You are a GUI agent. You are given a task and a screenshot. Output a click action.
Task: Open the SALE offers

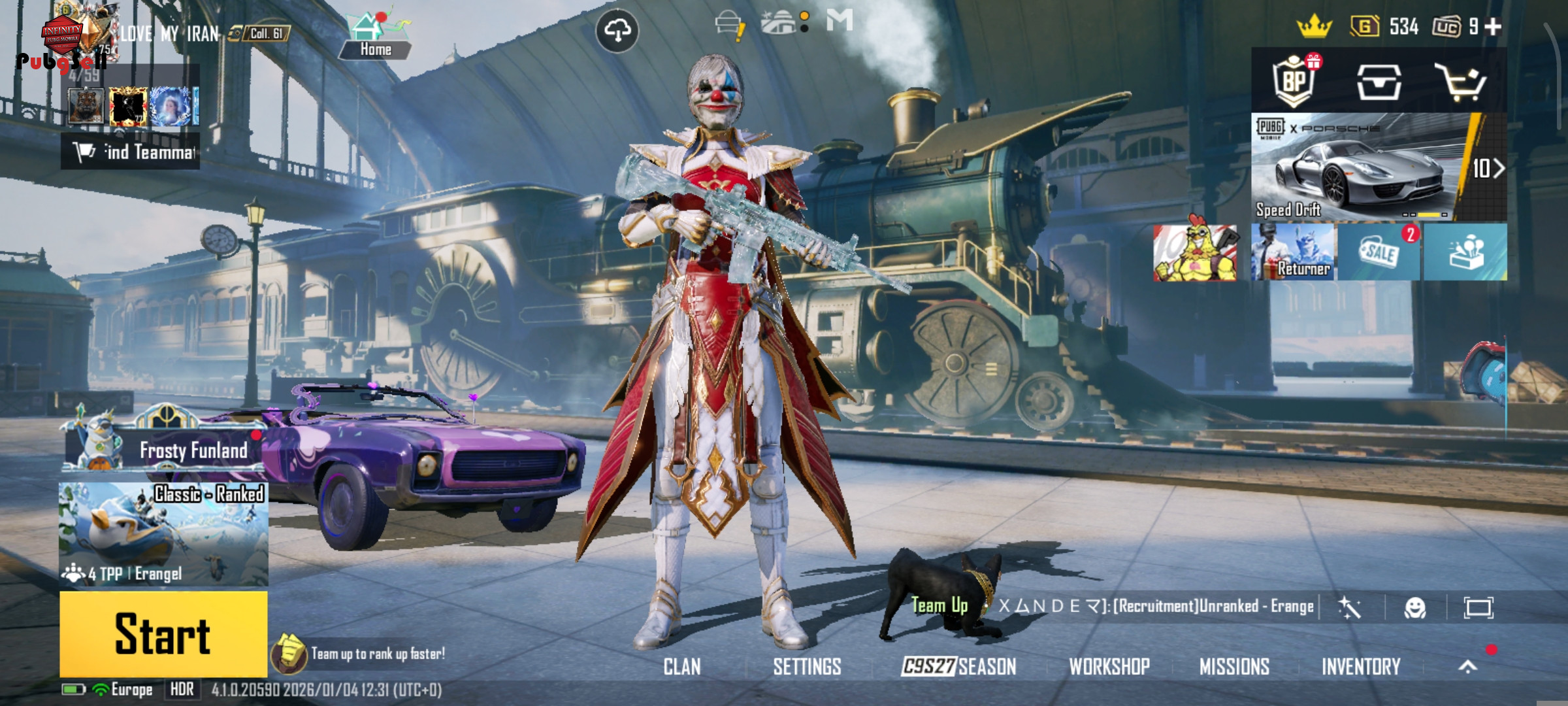pyautogui.click(x=1379, y=252)
